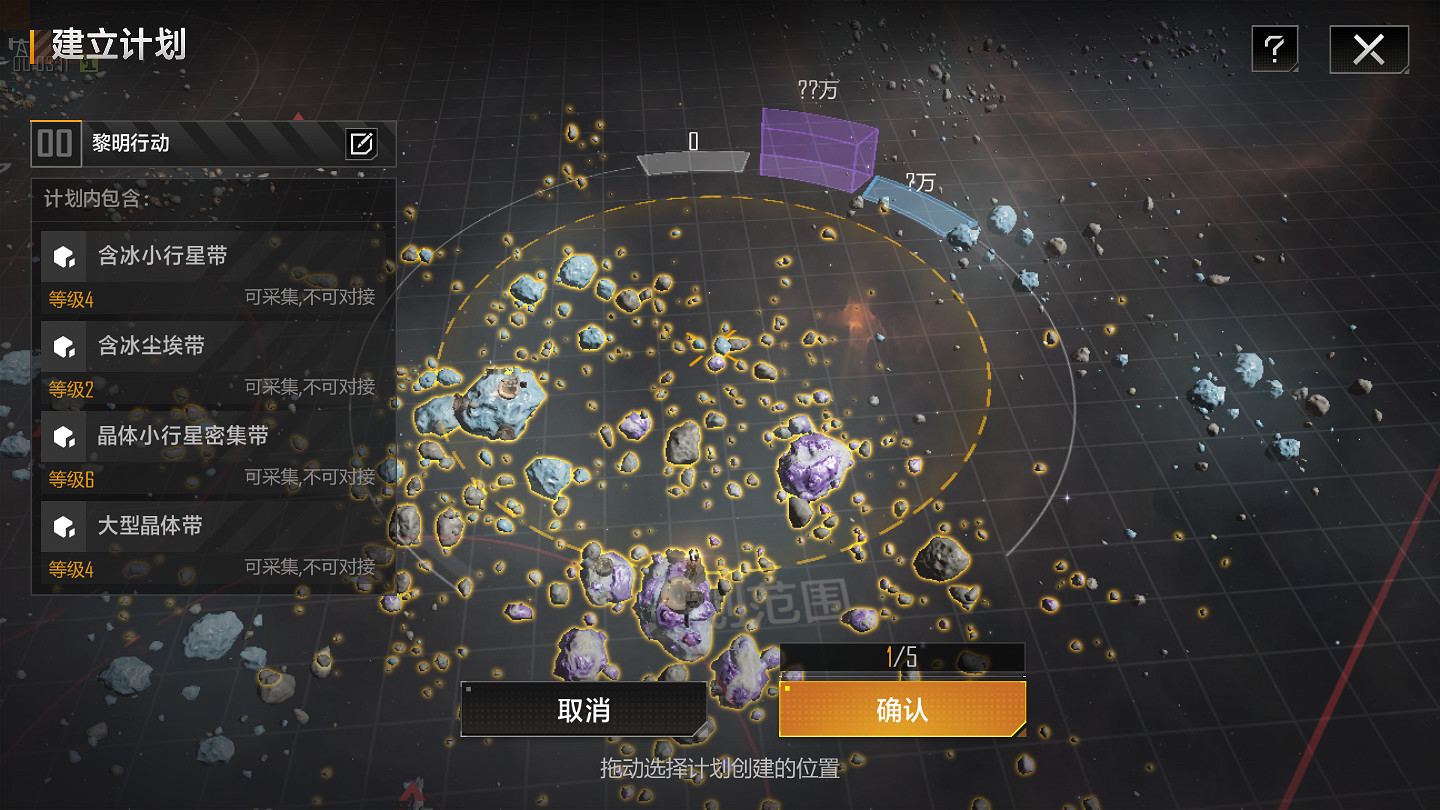The height and width of the screenshot is (810, 1440).
Task: Open the question mark help button
Action: 1274,49
